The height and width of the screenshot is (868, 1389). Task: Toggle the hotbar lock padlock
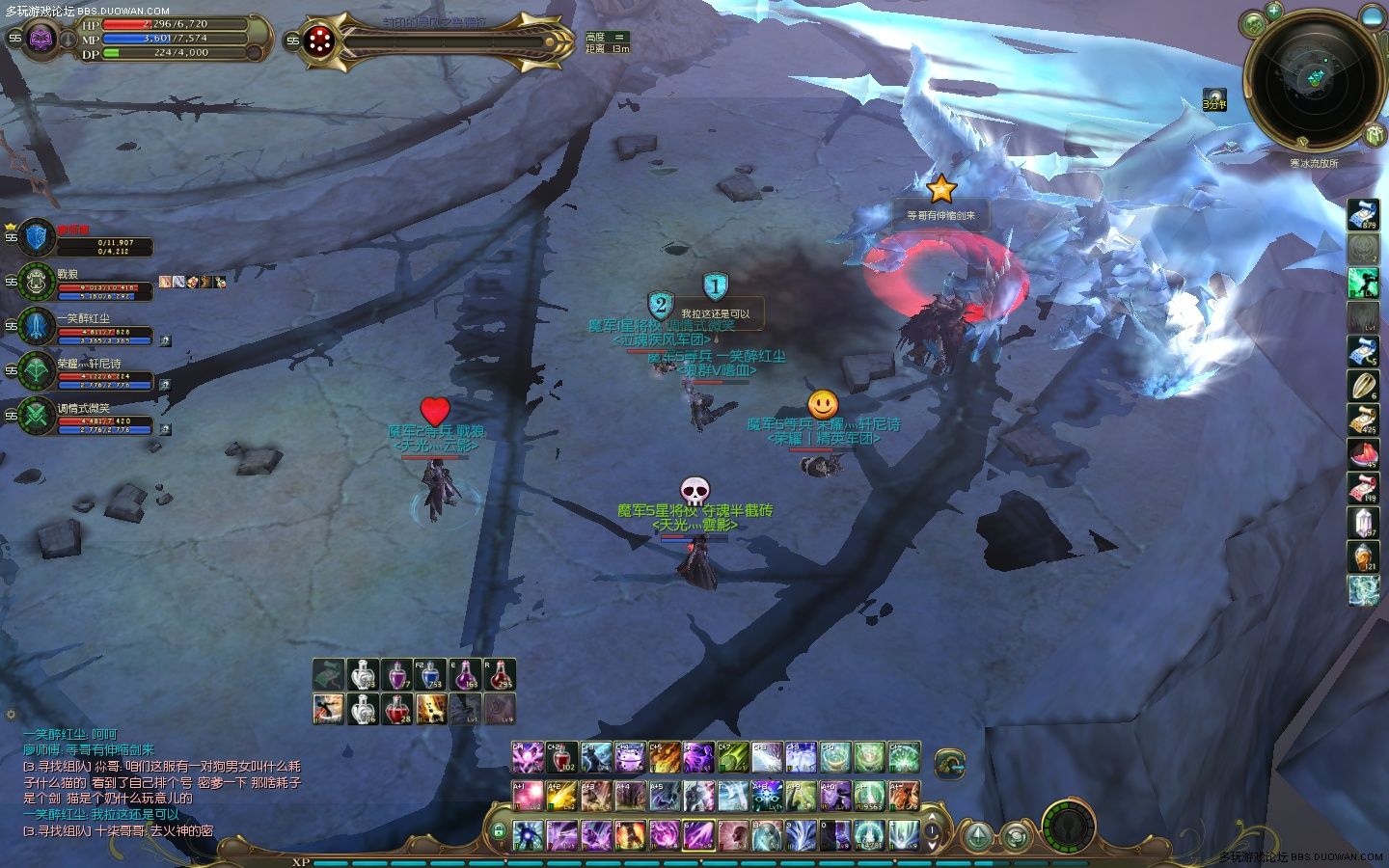499,831
